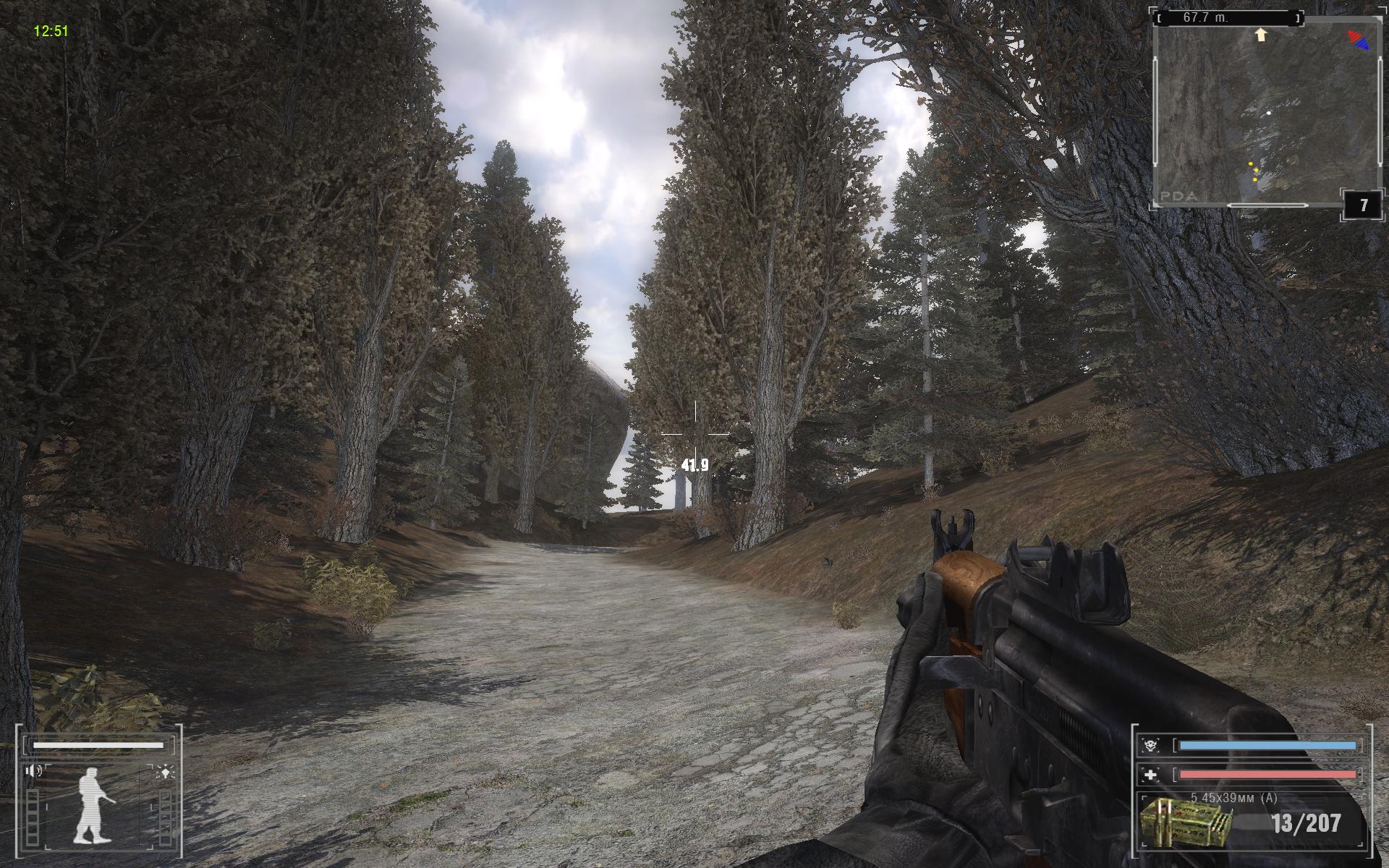Click the light bulb visibility icon
1389x868 pixels.
point(166,772)
